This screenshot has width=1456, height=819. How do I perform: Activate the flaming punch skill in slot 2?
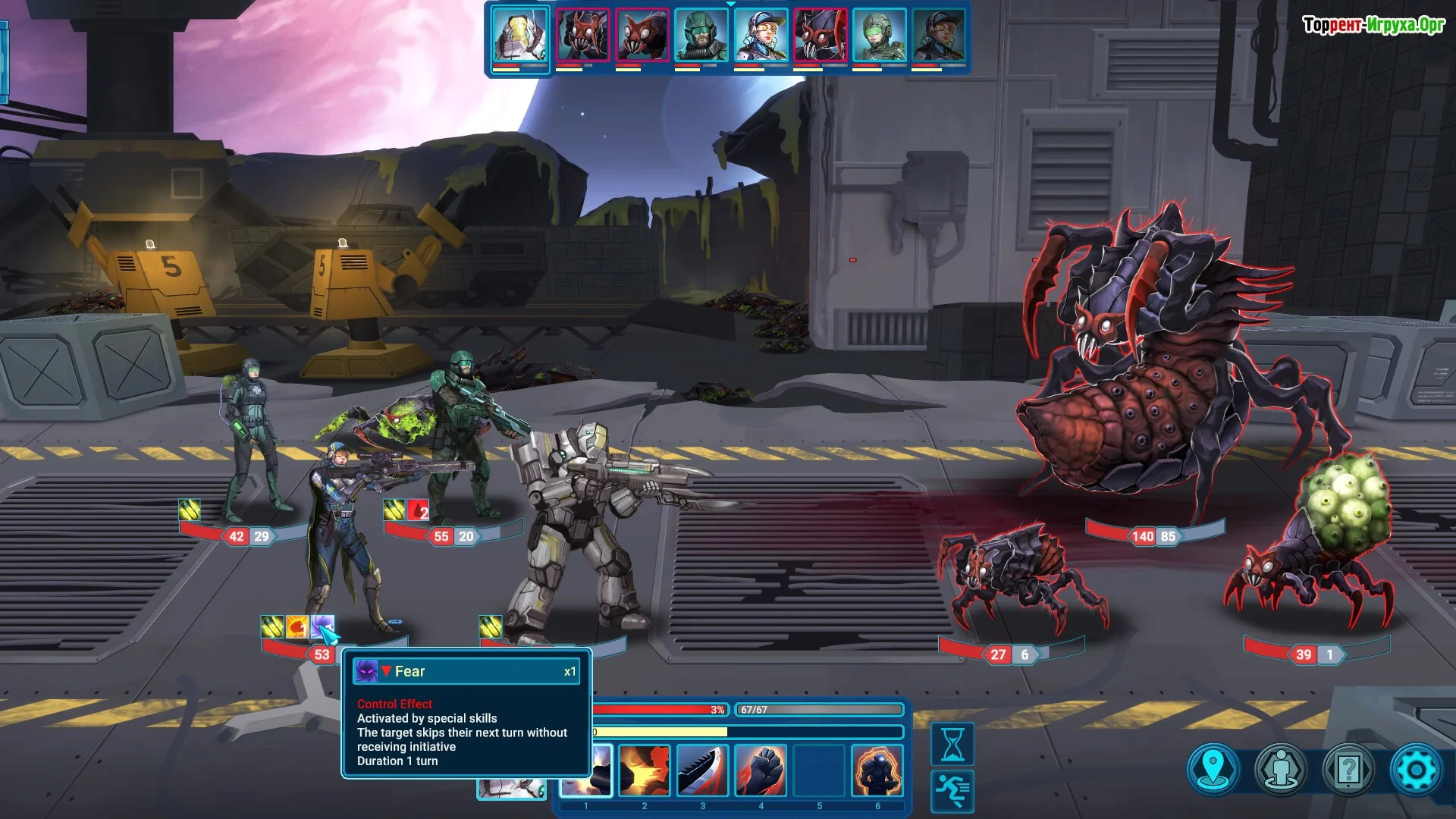[x=645, y=770]
